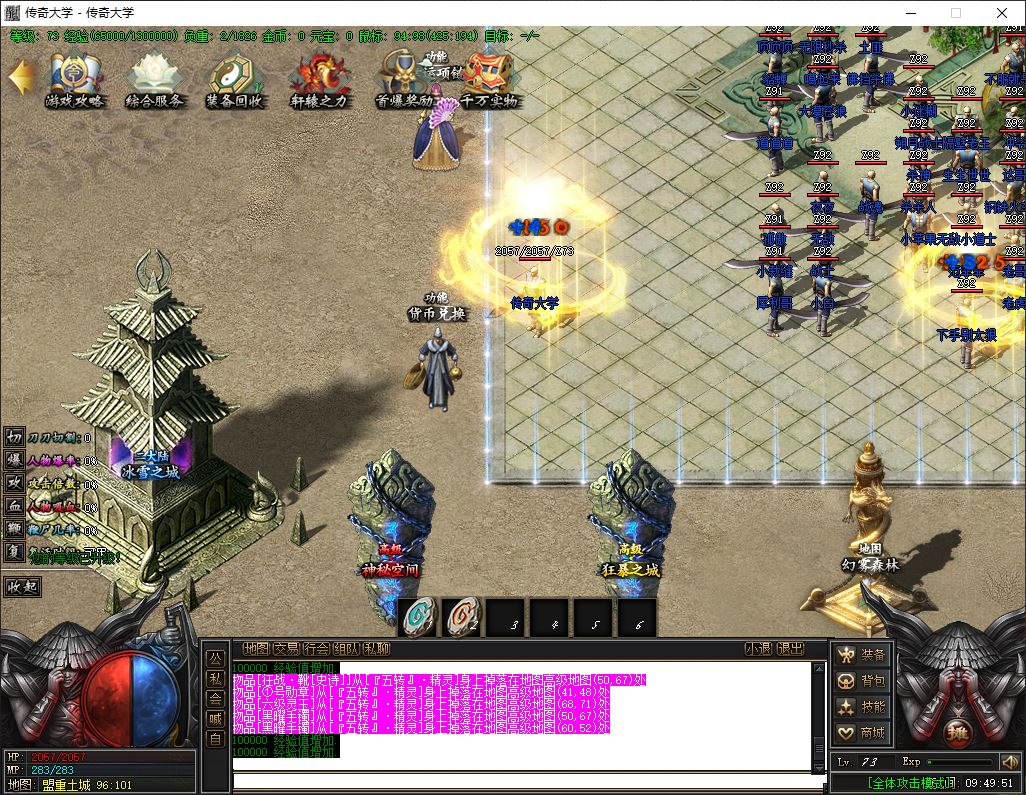This screenshot has width=1026, height=795.
Task: Open the 千万实物 treasure chest icon
Action: (489, 79)
